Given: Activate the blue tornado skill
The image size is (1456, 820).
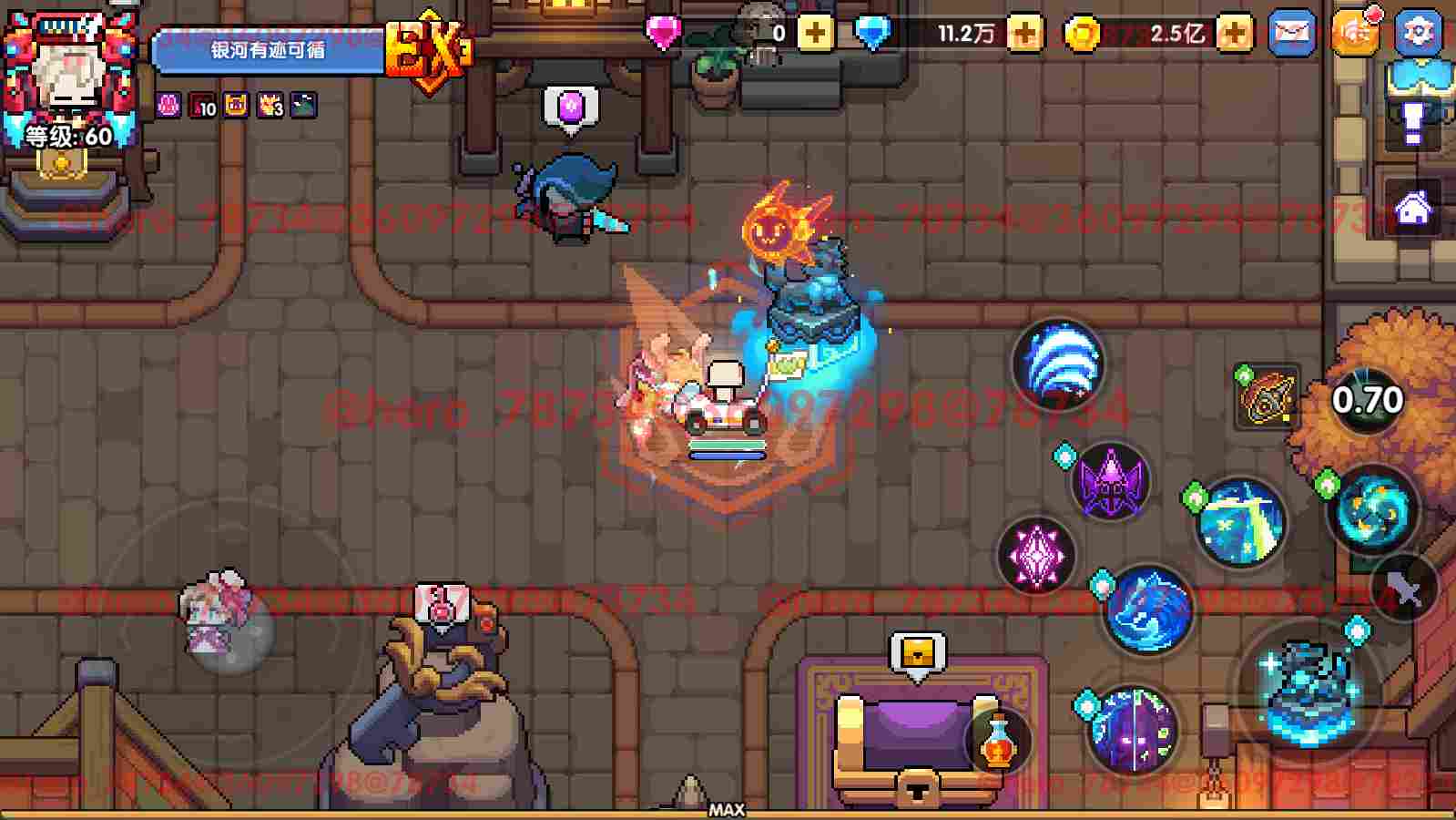Looking at the screenshot, I should pos(1058,364).
